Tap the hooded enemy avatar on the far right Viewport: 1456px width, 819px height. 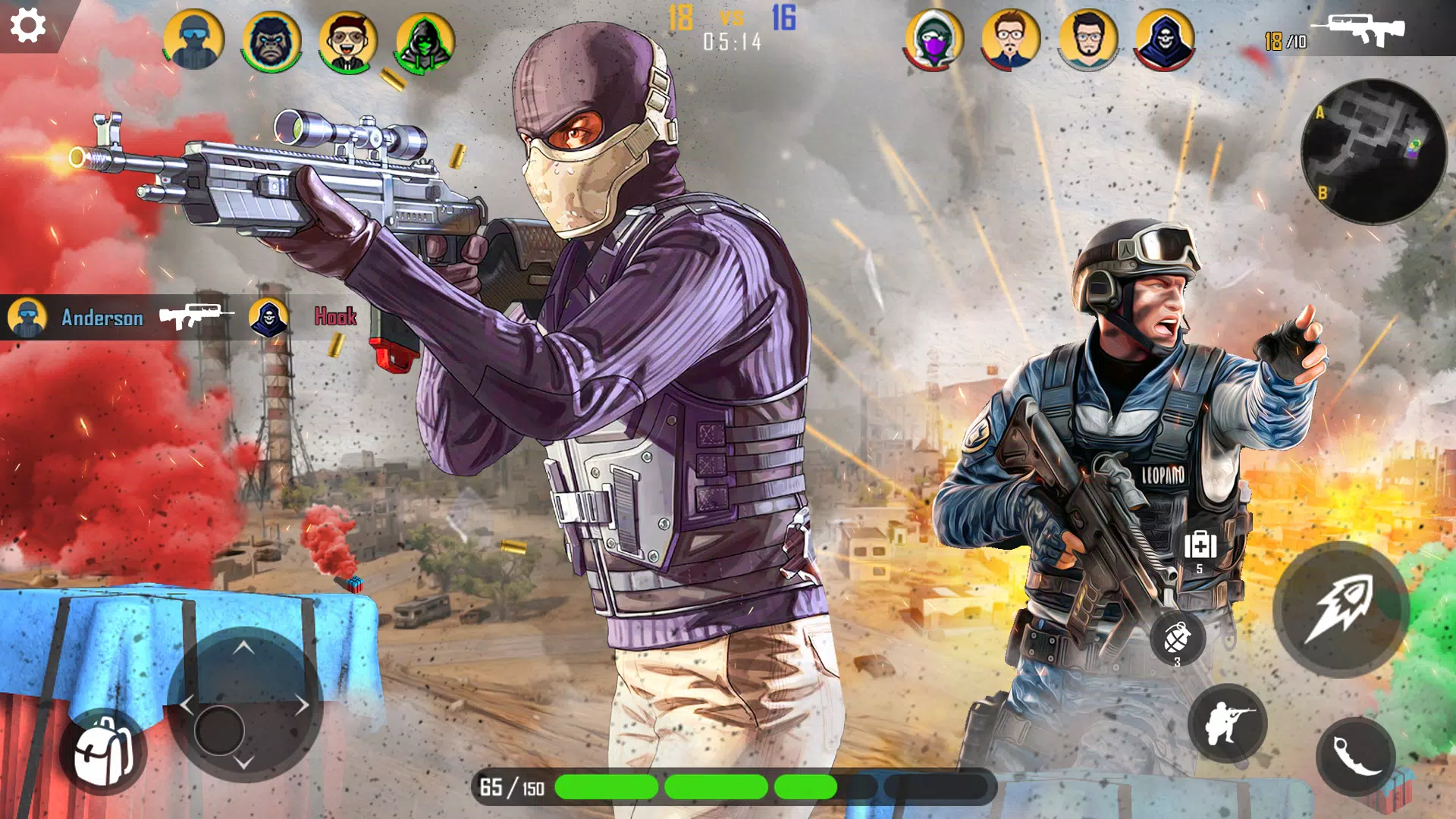pos(1166,39)
